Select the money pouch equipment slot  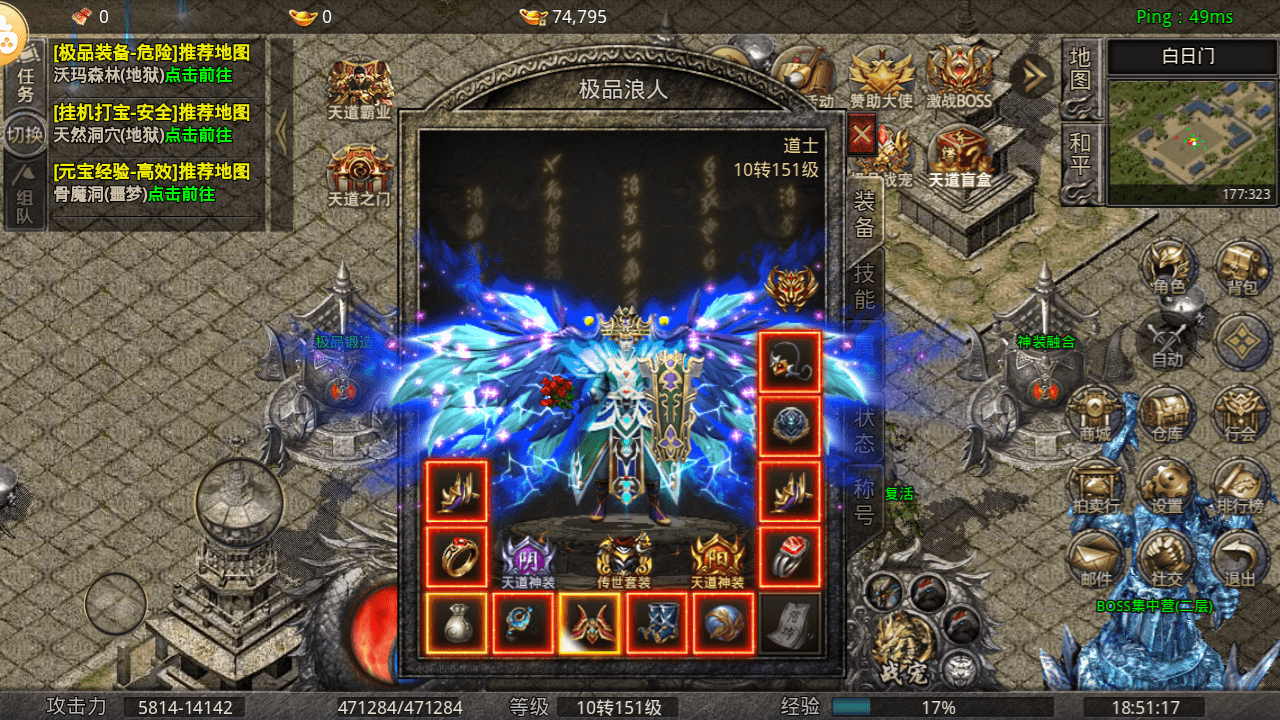pyautogui.click(x=457, y=623)
